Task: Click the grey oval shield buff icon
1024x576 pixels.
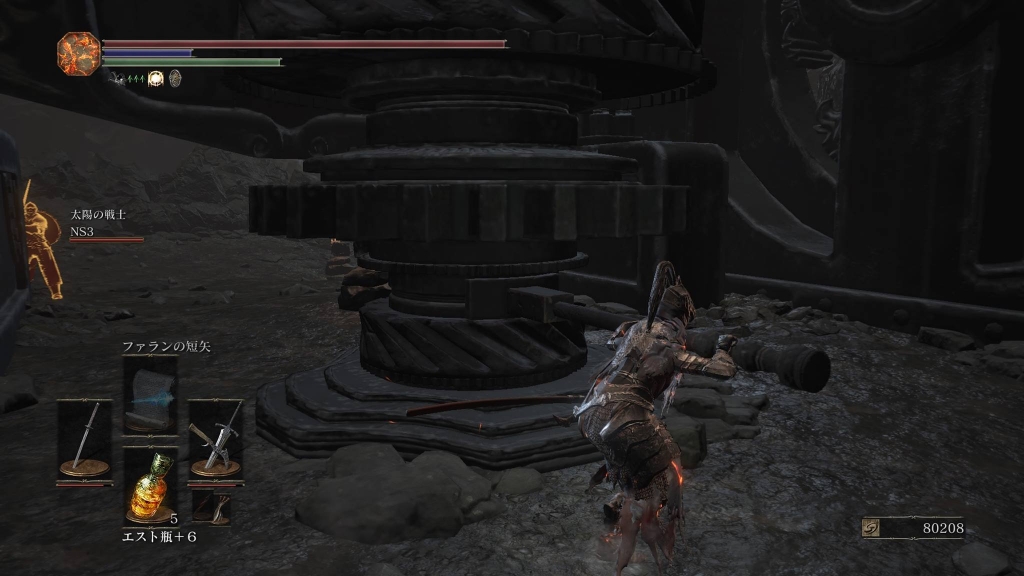Action: tap(175, 78)
